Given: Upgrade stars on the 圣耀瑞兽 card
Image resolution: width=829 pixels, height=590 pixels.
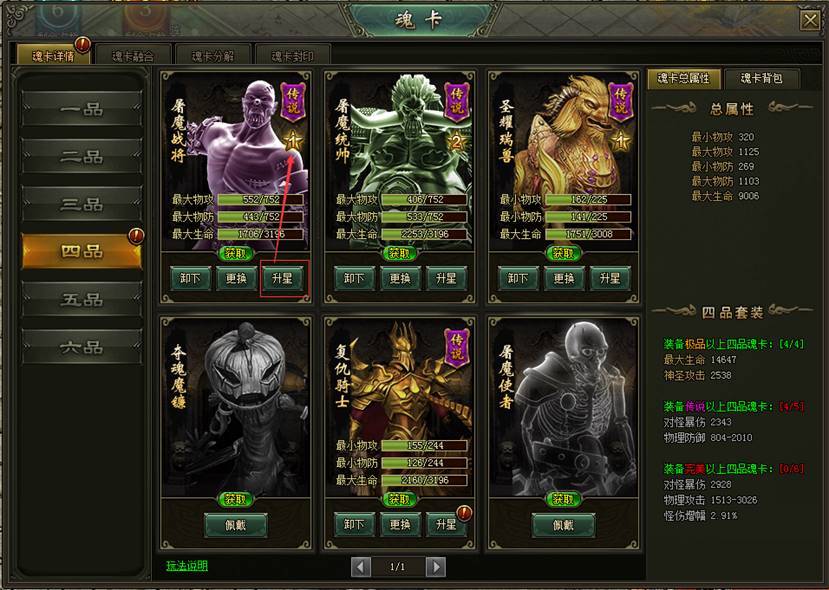Looking at the screenshot, I should coord(609,279).
